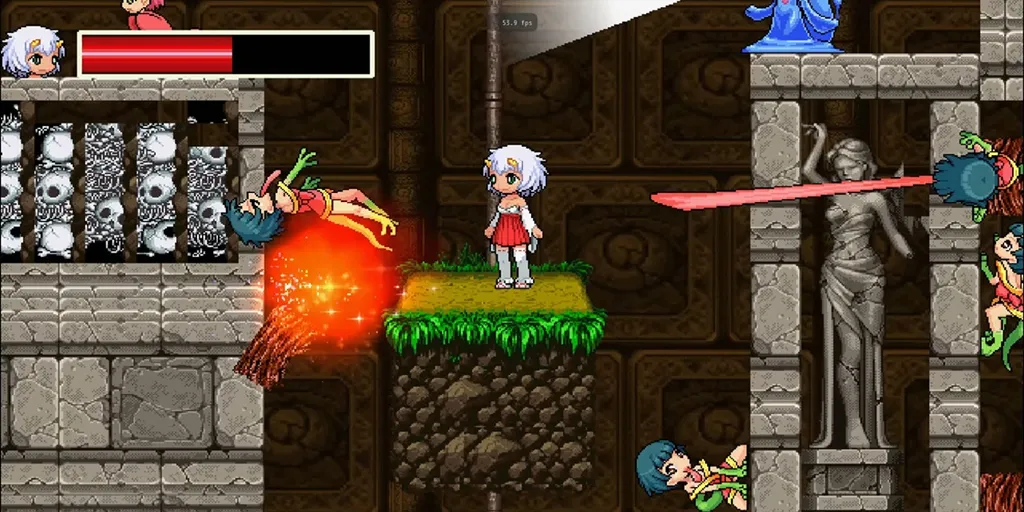This screenshot has width=1024, height=512.
Task: Click the white-haired character portrait icon
Action: point(32,52)
